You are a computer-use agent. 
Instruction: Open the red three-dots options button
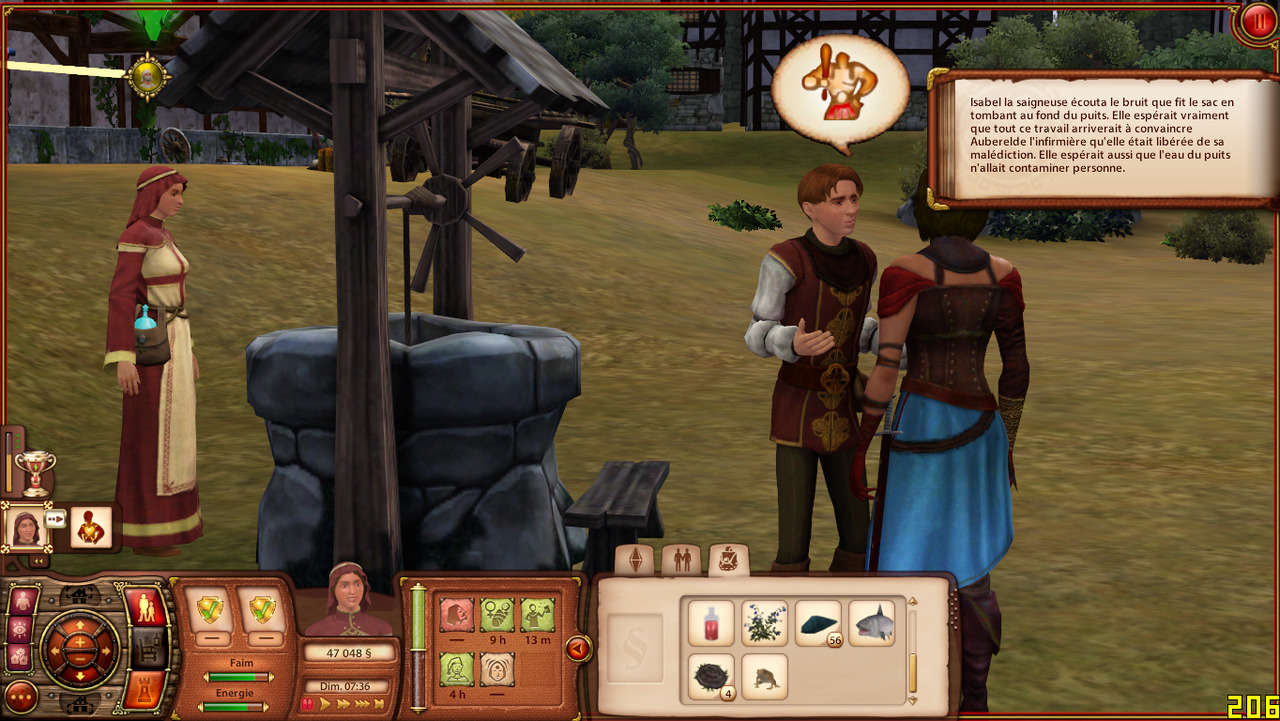[x=20, y=696]
